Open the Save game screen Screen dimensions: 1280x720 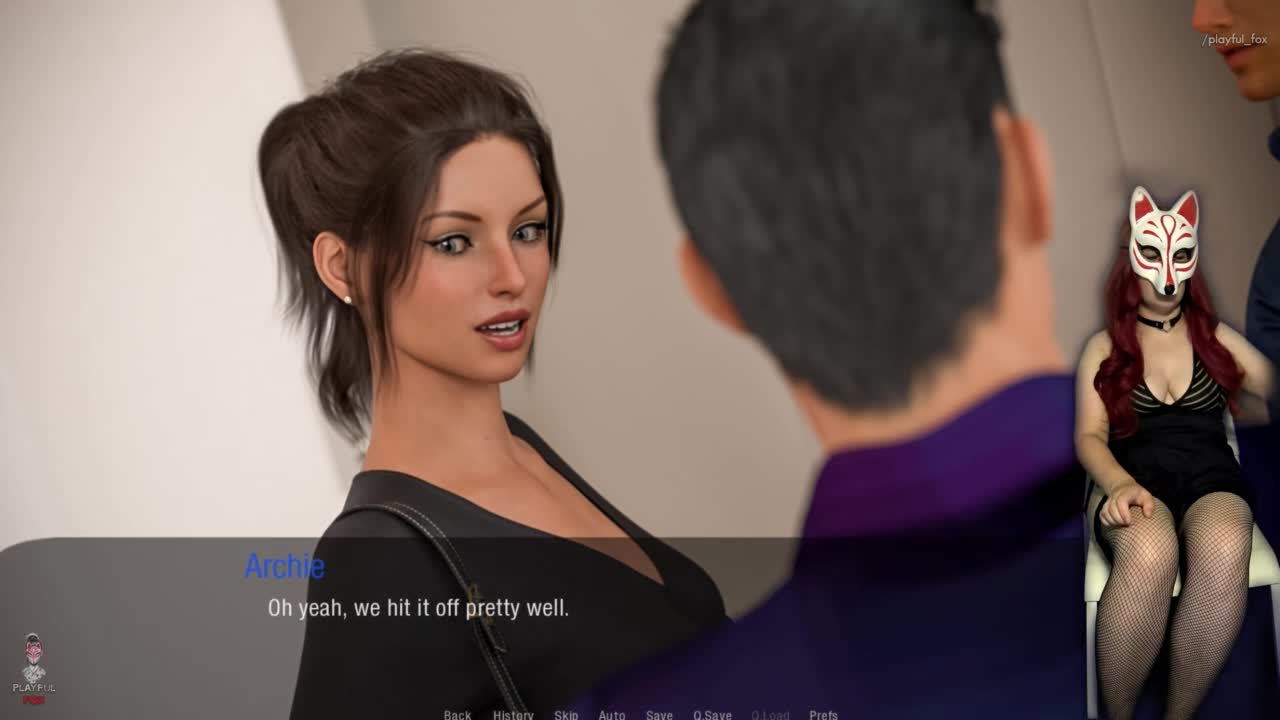tap(659, 714)
